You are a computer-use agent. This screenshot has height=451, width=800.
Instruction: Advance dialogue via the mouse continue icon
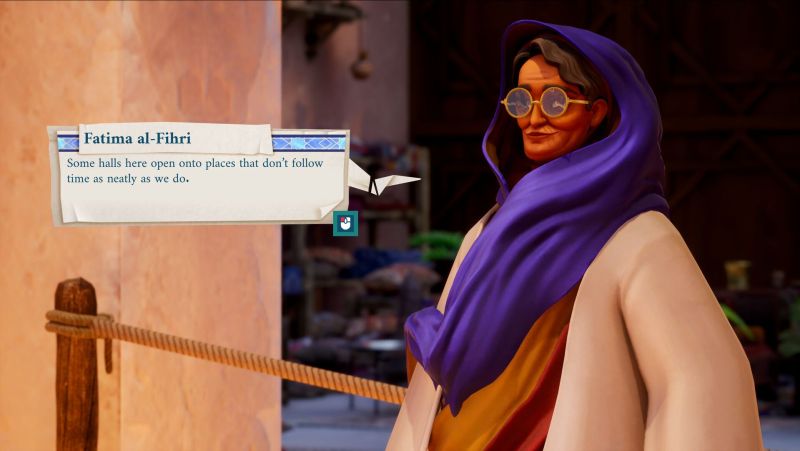[345, 224]
